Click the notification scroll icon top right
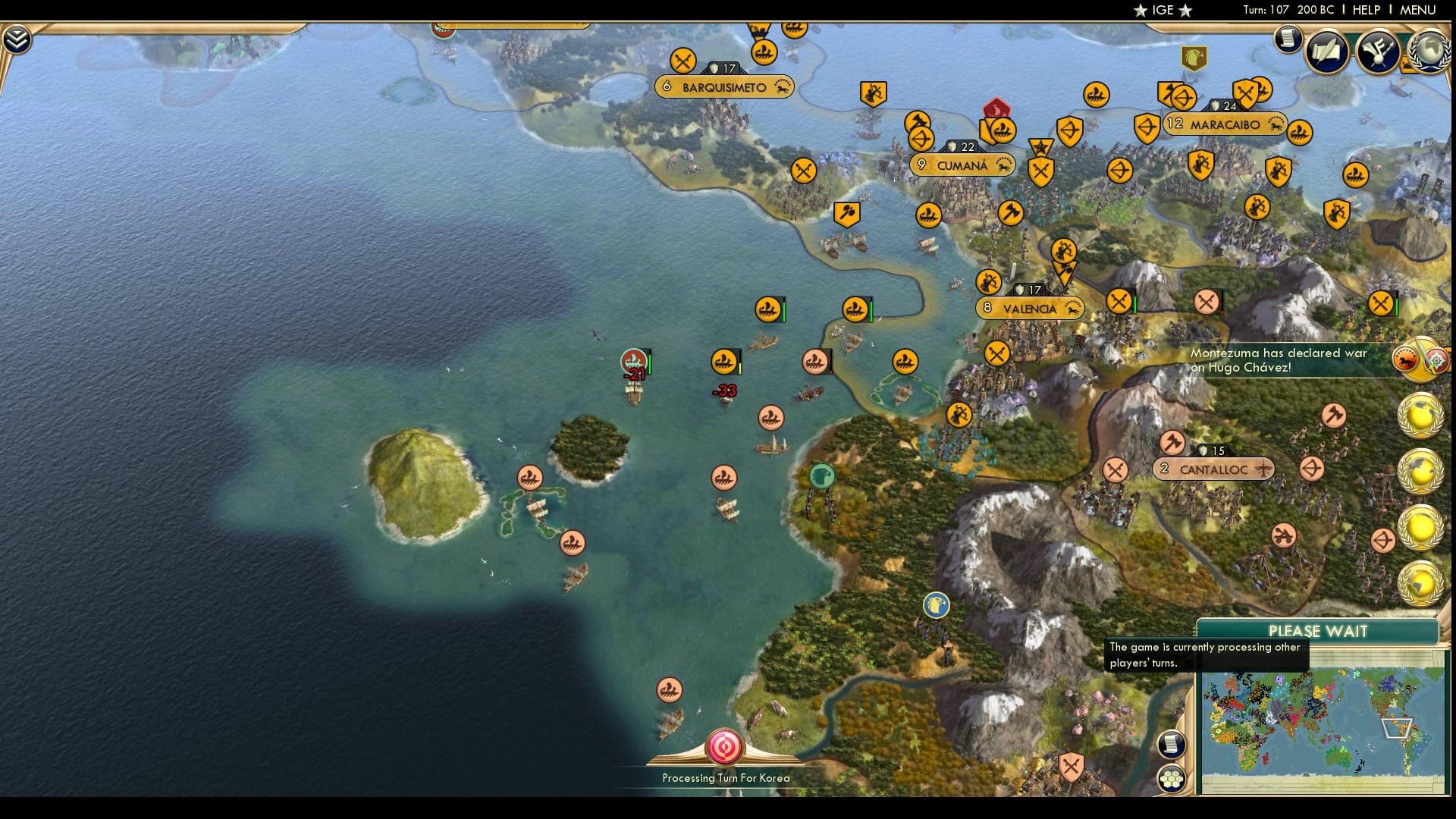The height and width of the screenshot is (819, 1456). pyautogui.click(x=1287, y=39)
